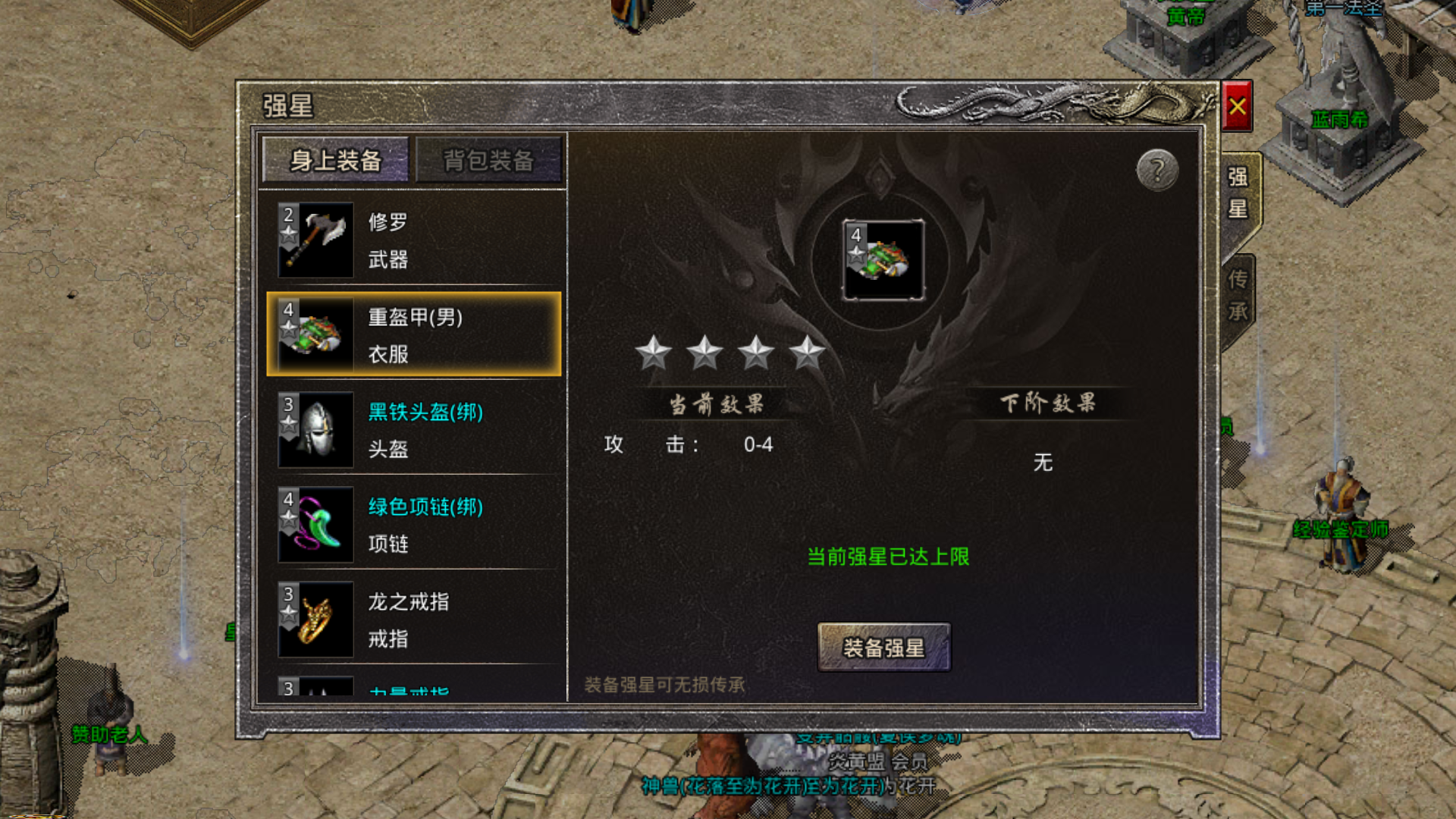
Task: Select the 身上装备 tab
Action: click(336, 161)
